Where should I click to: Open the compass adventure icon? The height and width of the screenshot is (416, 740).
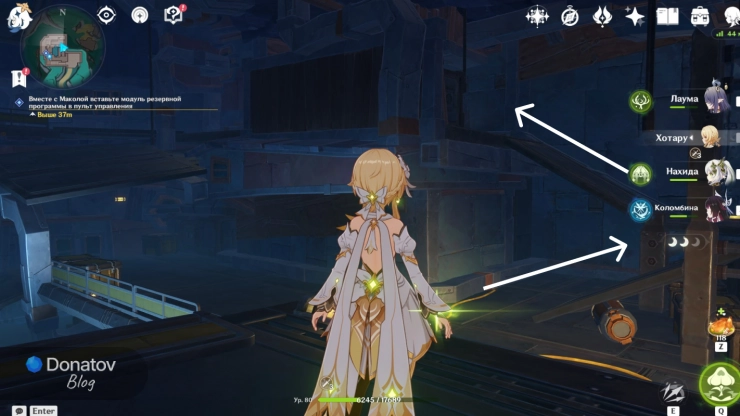[570, 16]
